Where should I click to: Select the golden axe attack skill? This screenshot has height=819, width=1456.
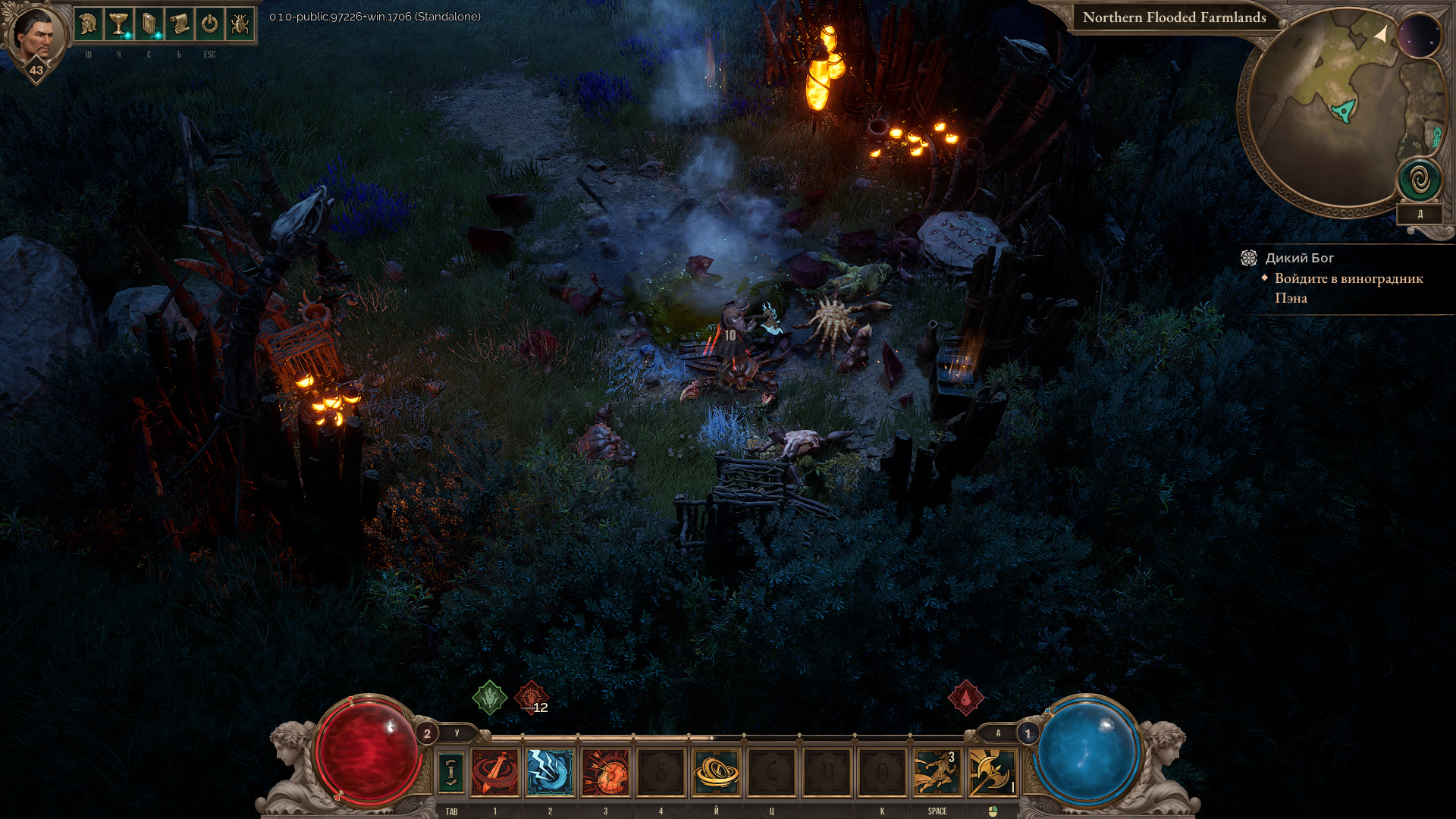992,772
